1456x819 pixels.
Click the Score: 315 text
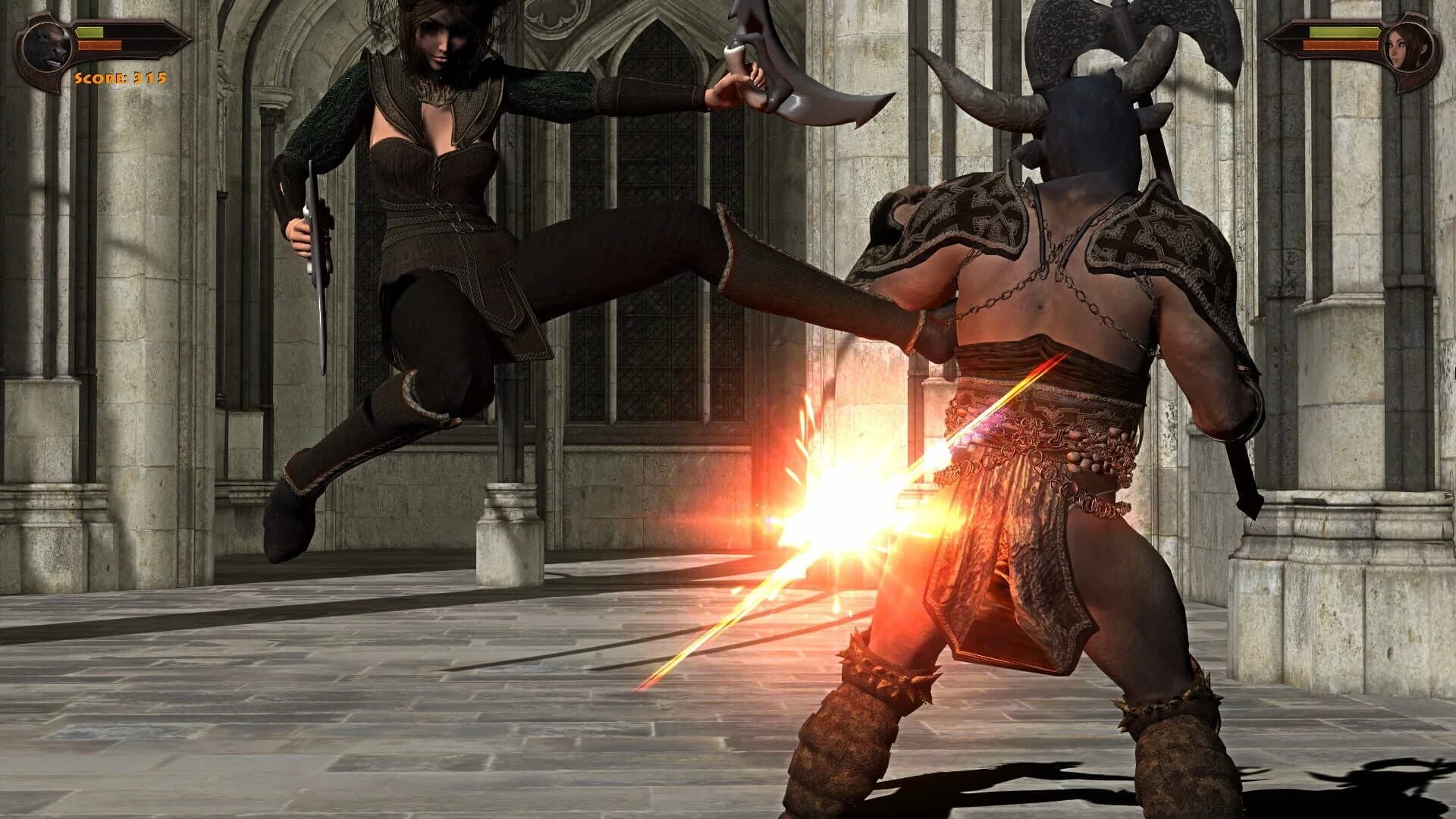(121, 78)
